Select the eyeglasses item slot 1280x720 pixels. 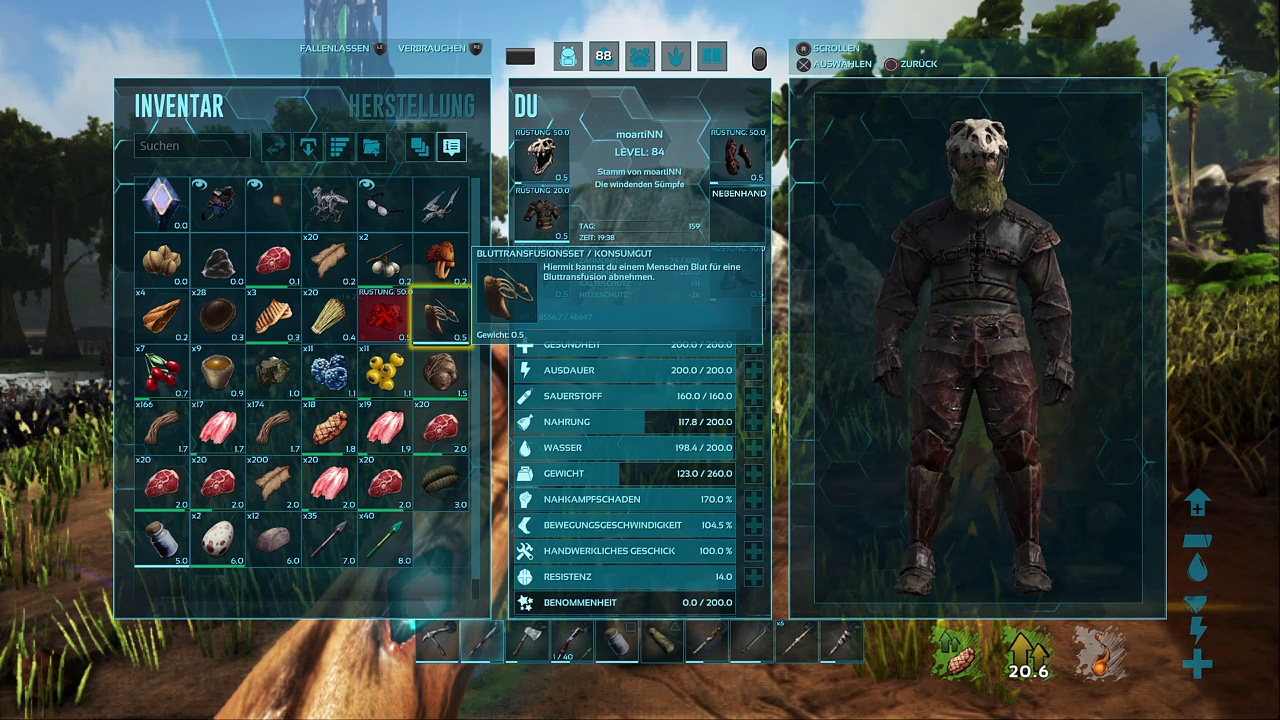point(385,204)
